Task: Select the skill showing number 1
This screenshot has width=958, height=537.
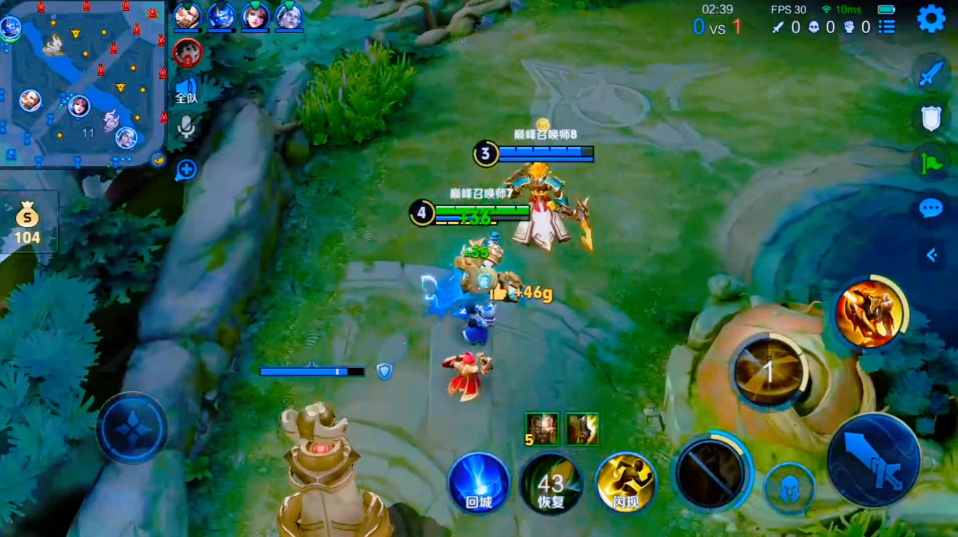Action: (x=769, y=371)
